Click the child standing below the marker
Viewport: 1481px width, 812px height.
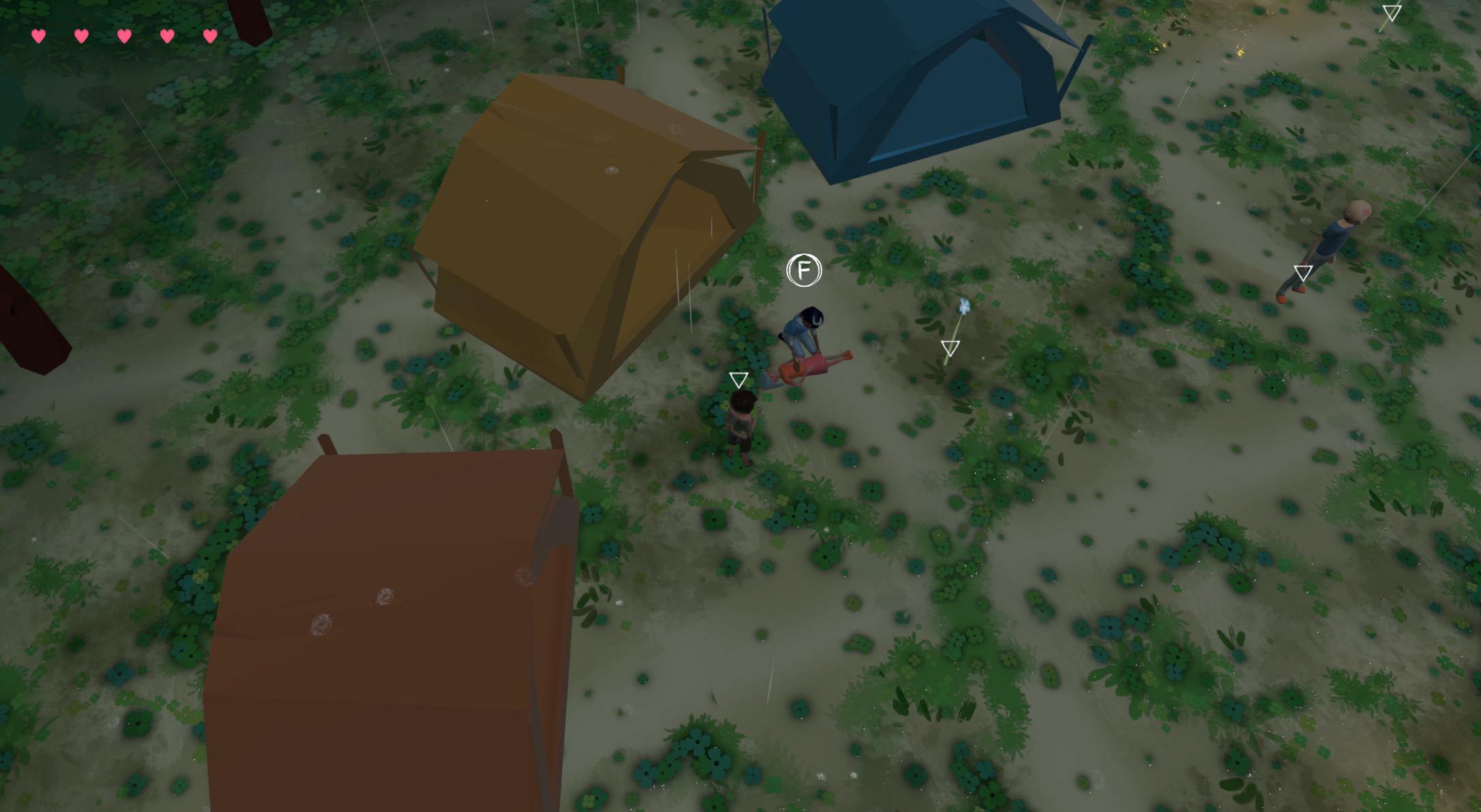[x=743, y=426]
